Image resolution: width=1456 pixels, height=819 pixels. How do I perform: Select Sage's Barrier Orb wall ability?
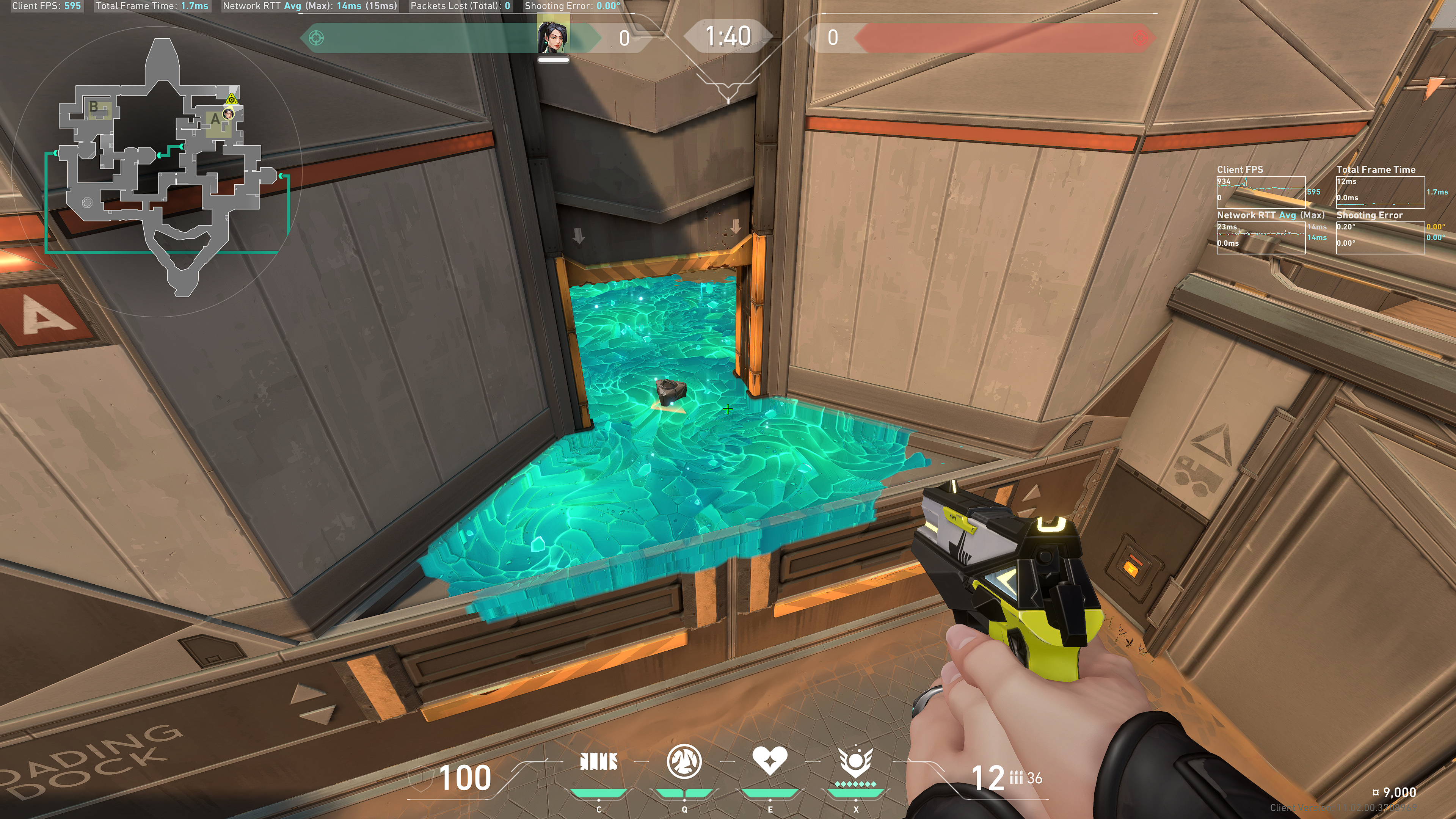(x=599, y=762)
